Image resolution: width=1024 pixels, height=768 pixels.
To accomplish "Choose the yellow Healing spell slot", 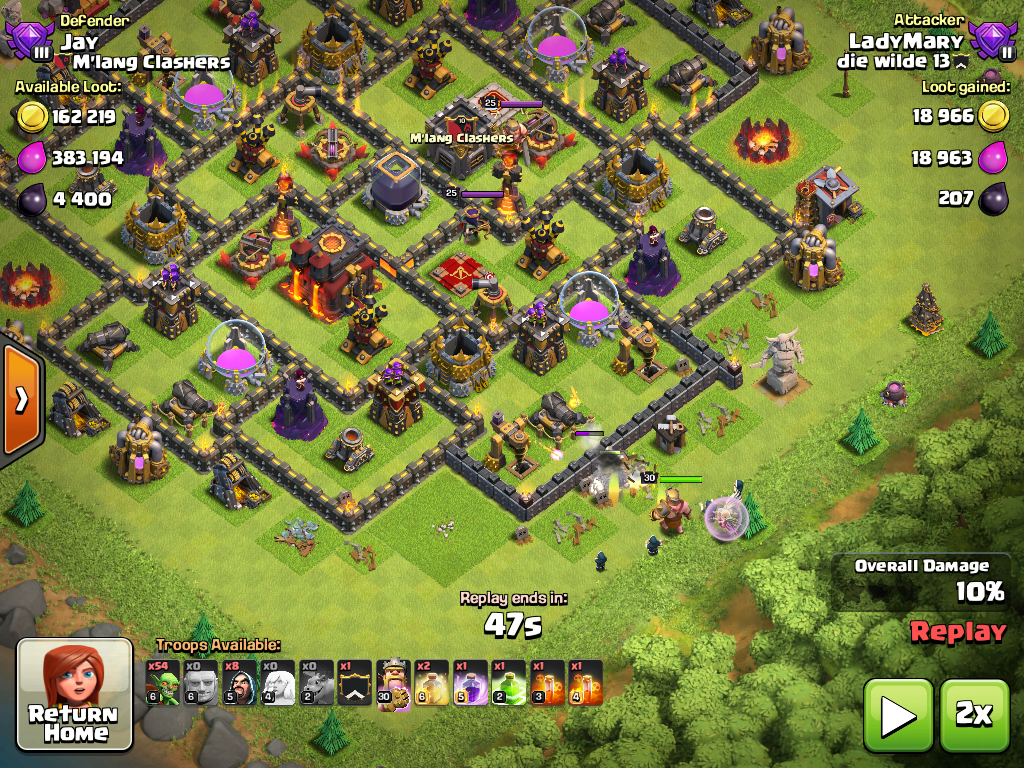I will click(x=431, y=683).
